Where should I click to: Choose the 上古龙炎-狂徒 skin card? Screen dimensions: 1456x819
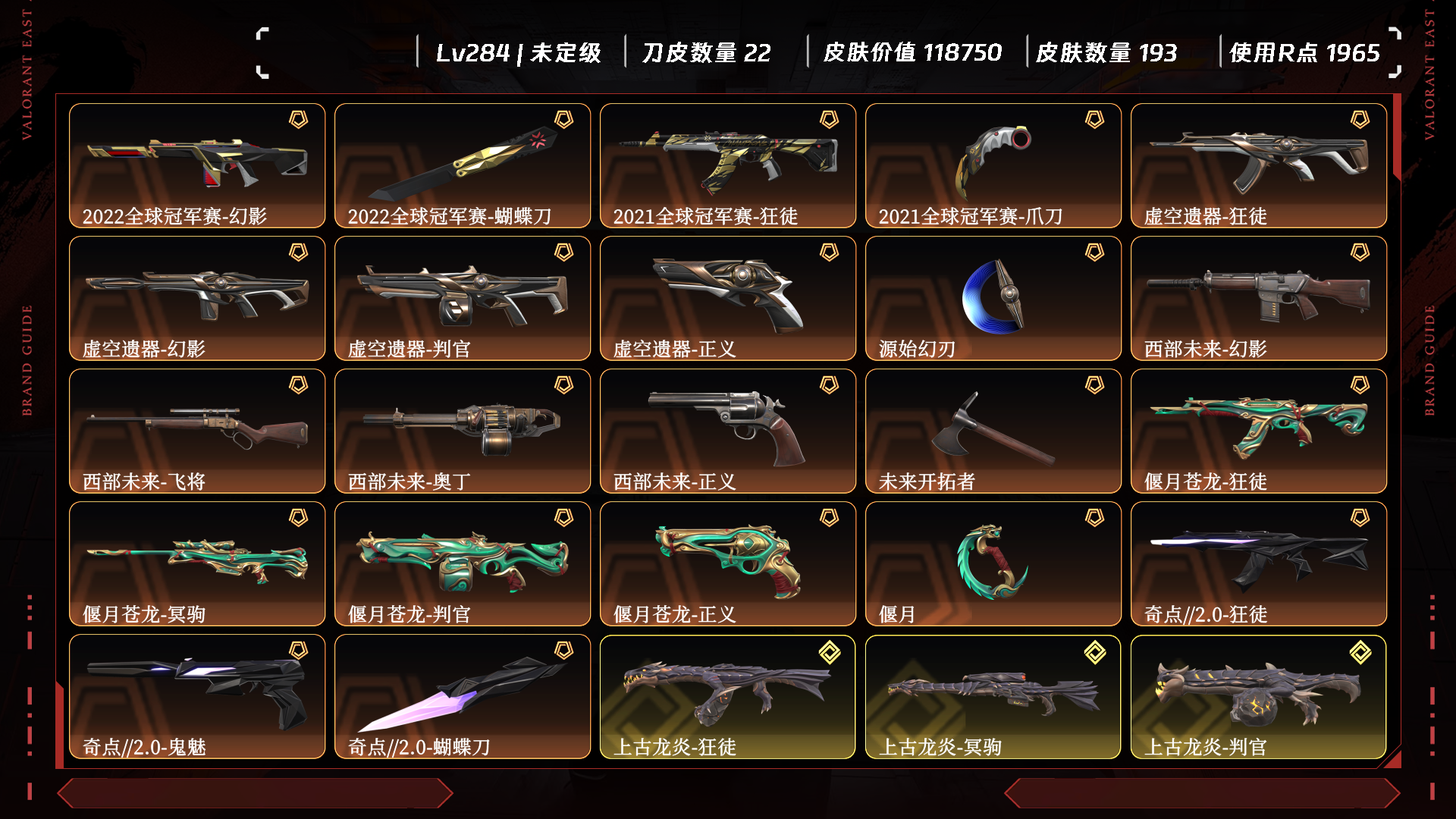[728, 696]
